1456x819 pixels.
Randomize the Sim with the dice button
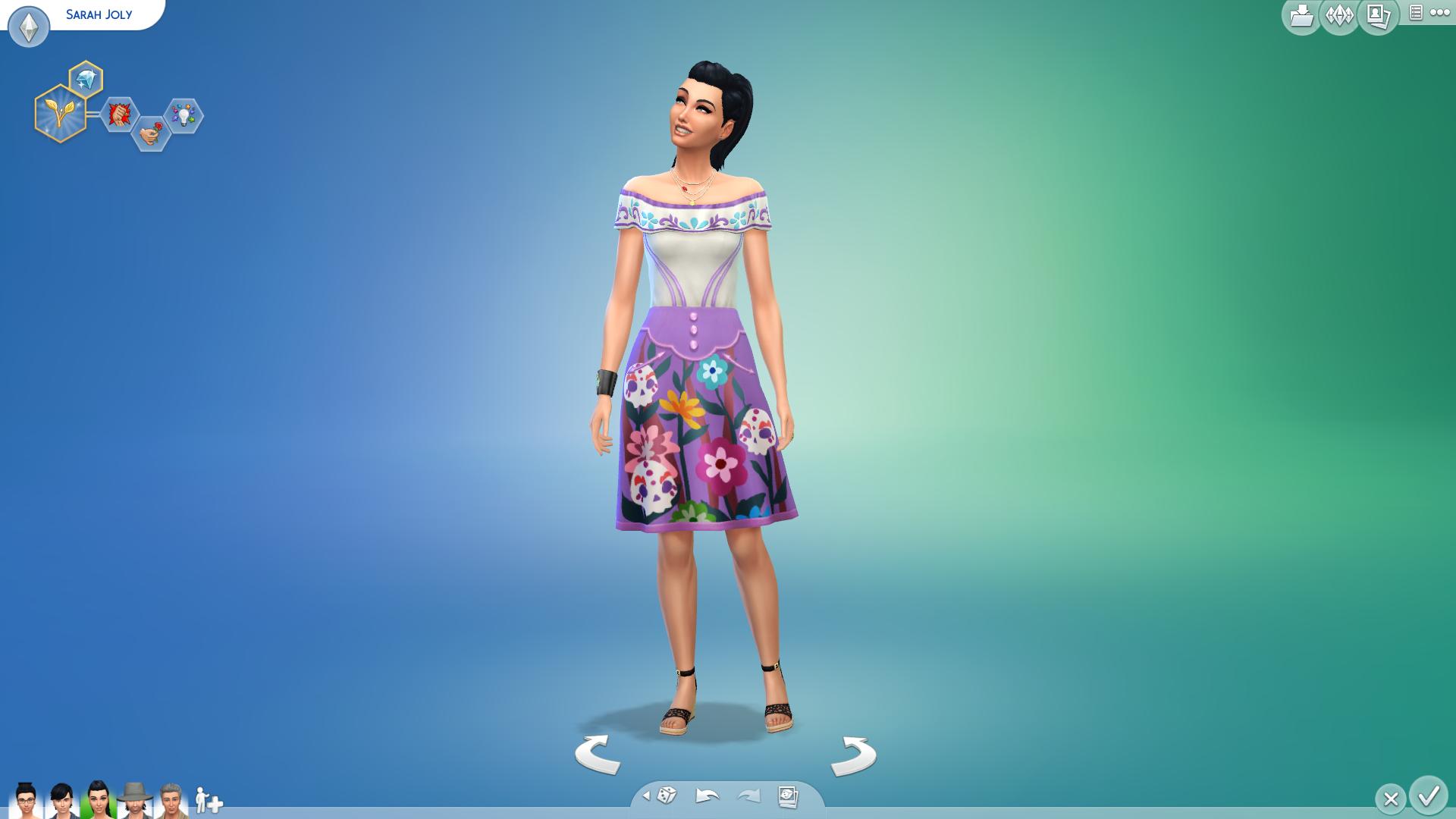[x=667, y=795]
